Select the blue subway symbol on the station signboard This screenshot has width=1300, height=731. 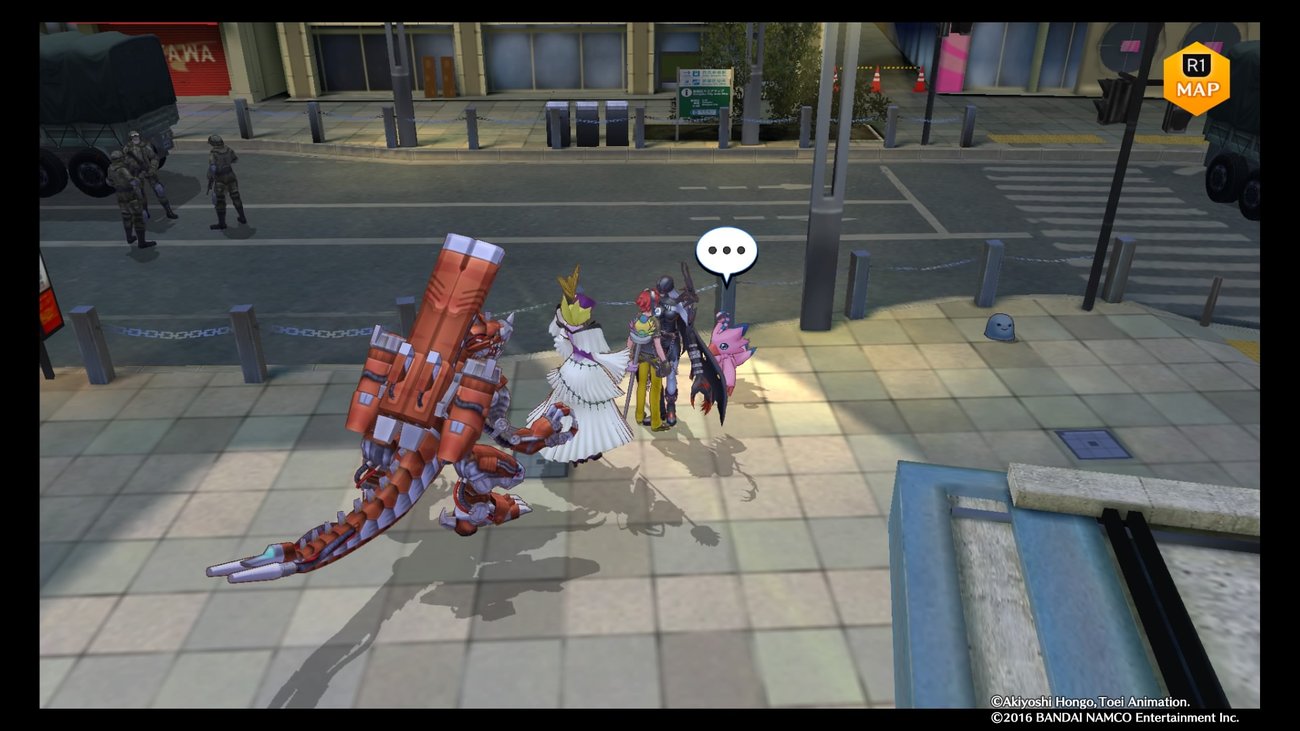(x=696, y=74)
